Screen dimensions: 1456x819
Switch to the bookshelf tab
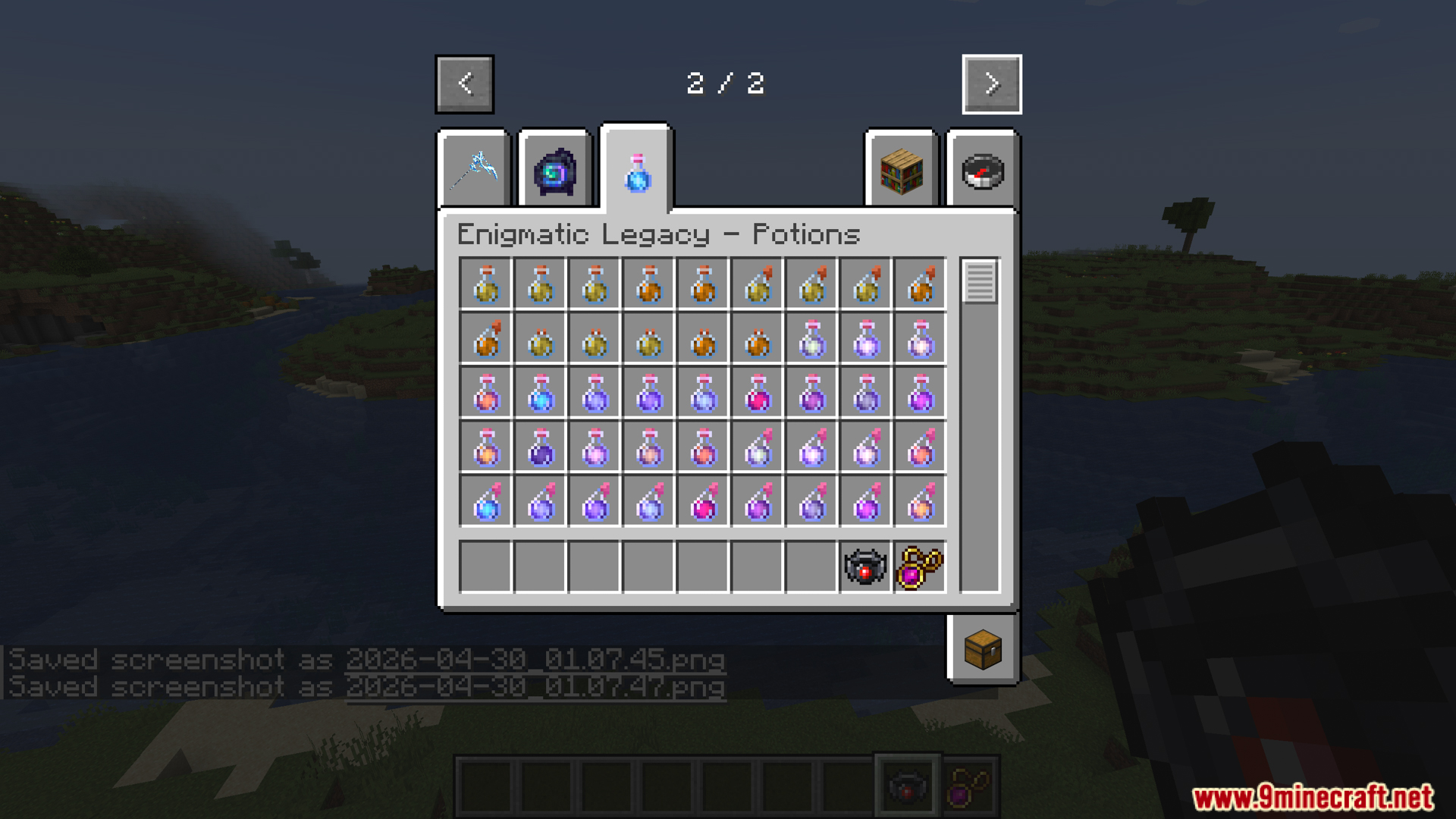pos(900,171)
